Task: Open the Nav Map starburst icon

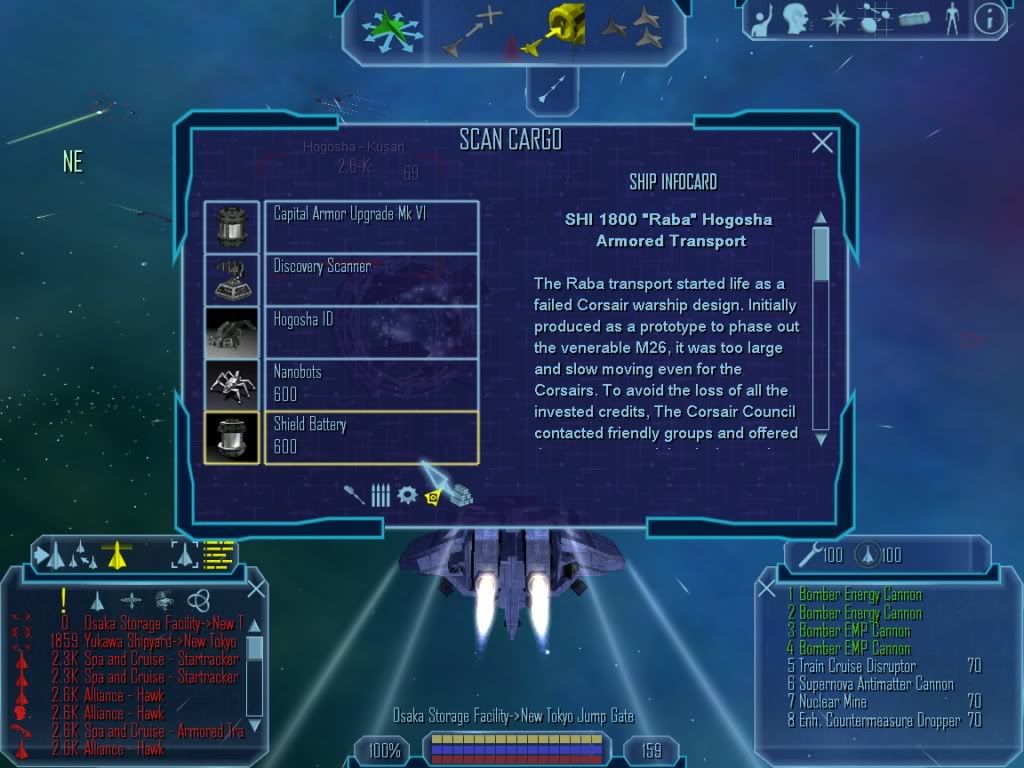Action: pos(835,18)
